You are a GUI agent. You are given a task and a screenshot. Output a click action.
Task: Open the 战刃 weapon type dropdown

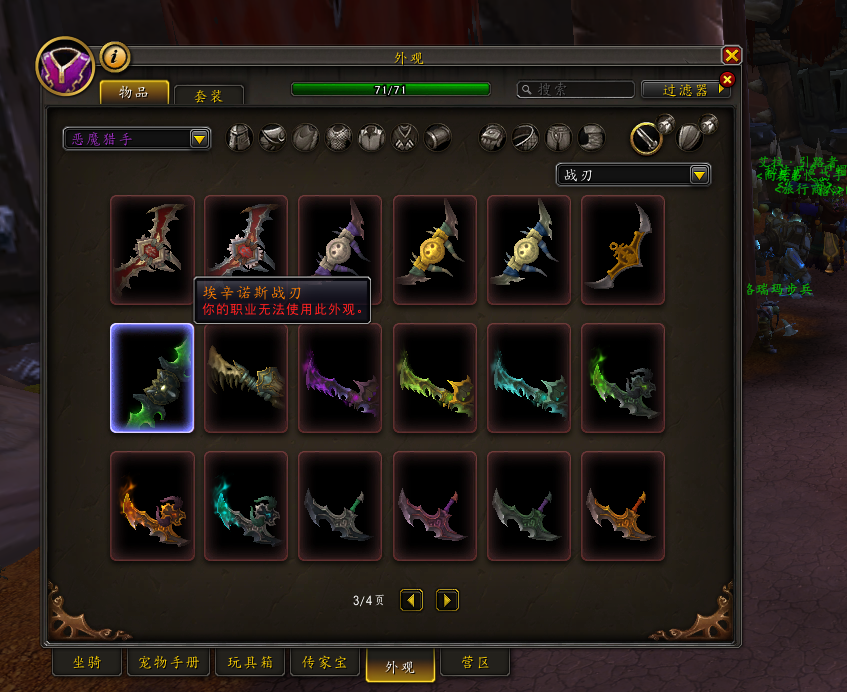tap(633, 175)
